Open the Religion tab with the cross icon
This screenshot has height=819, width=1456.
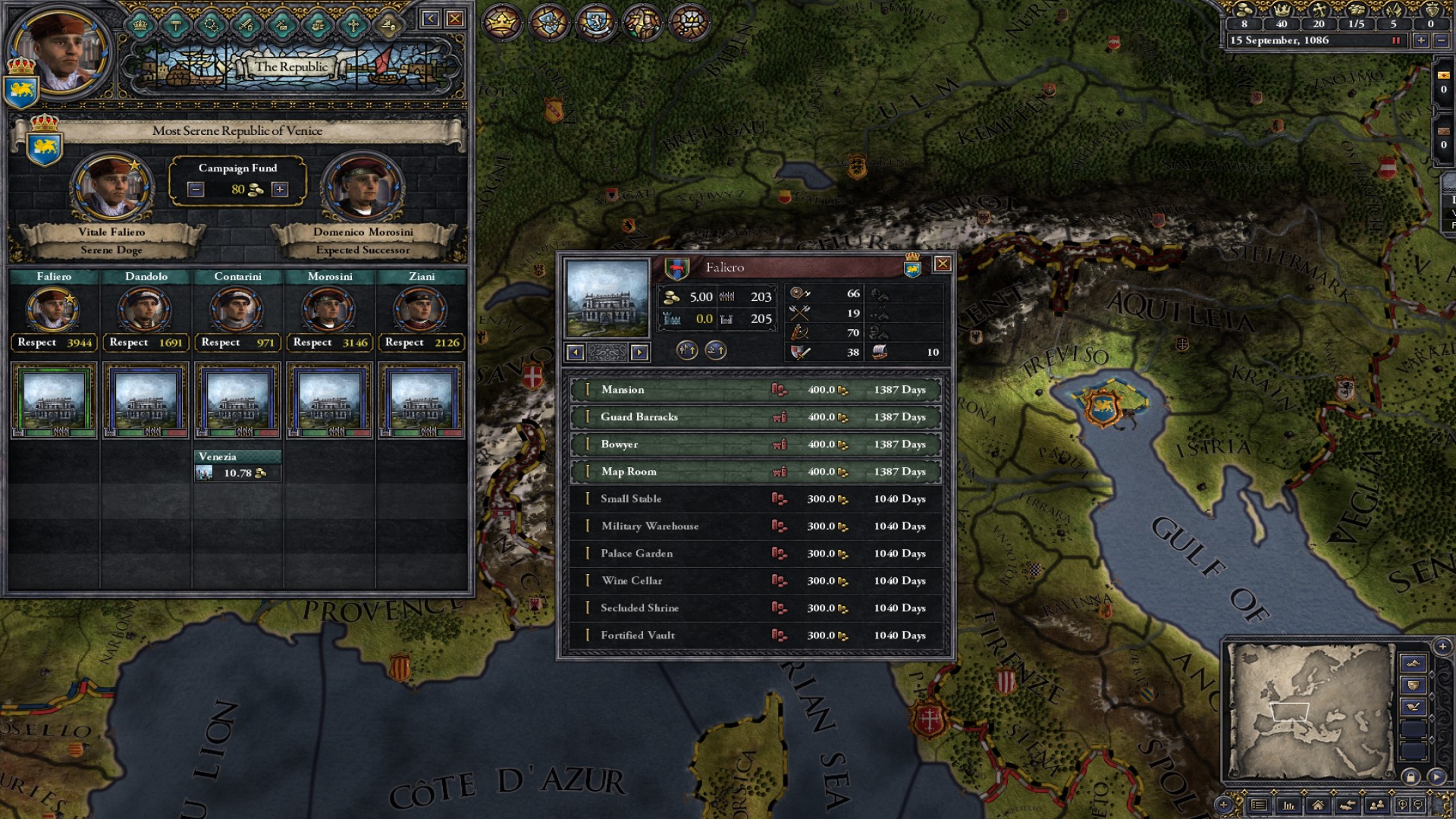[355, 24]
